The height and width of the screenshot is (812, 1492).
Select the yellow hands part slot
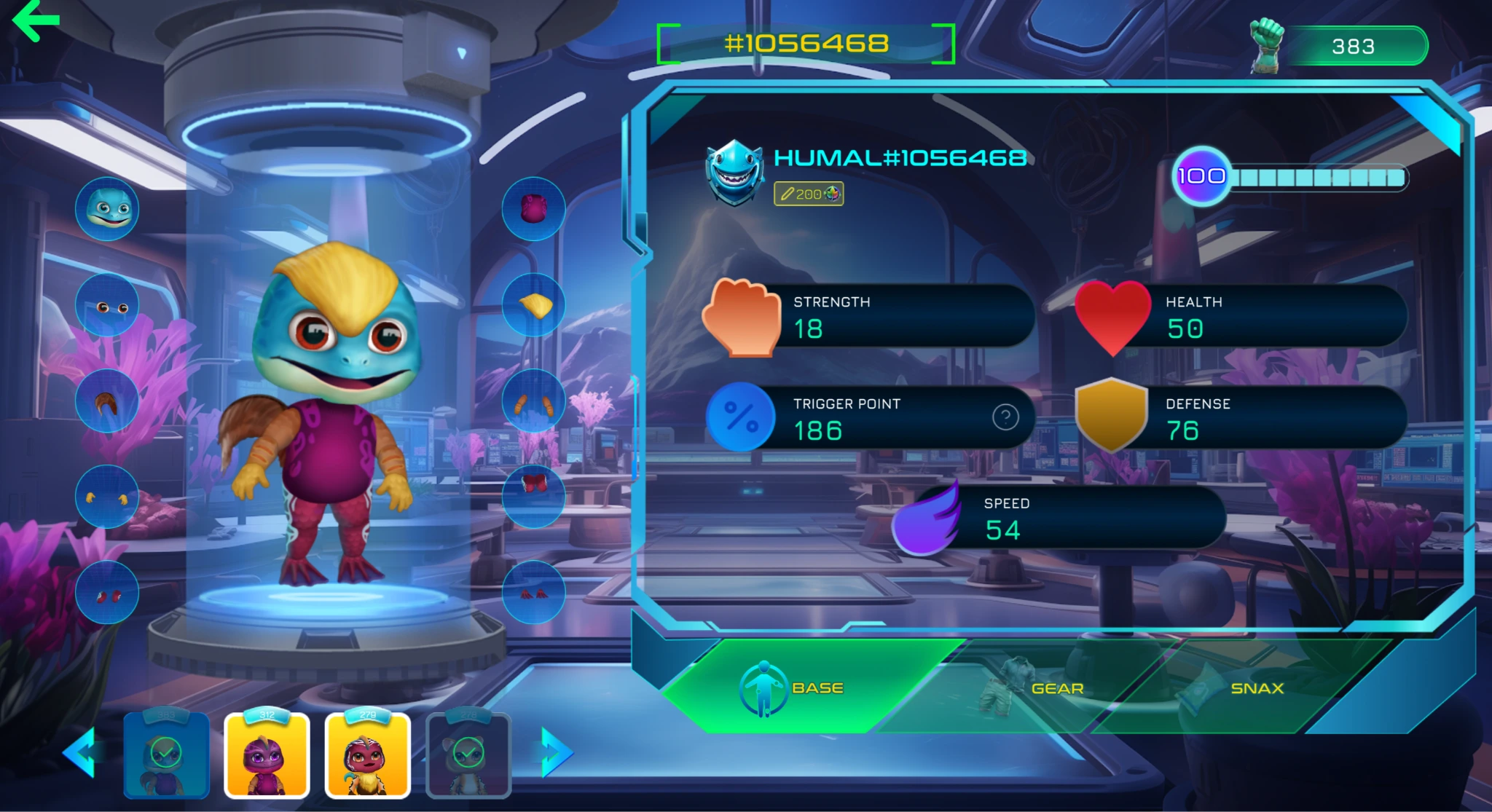tap(107, 497)
